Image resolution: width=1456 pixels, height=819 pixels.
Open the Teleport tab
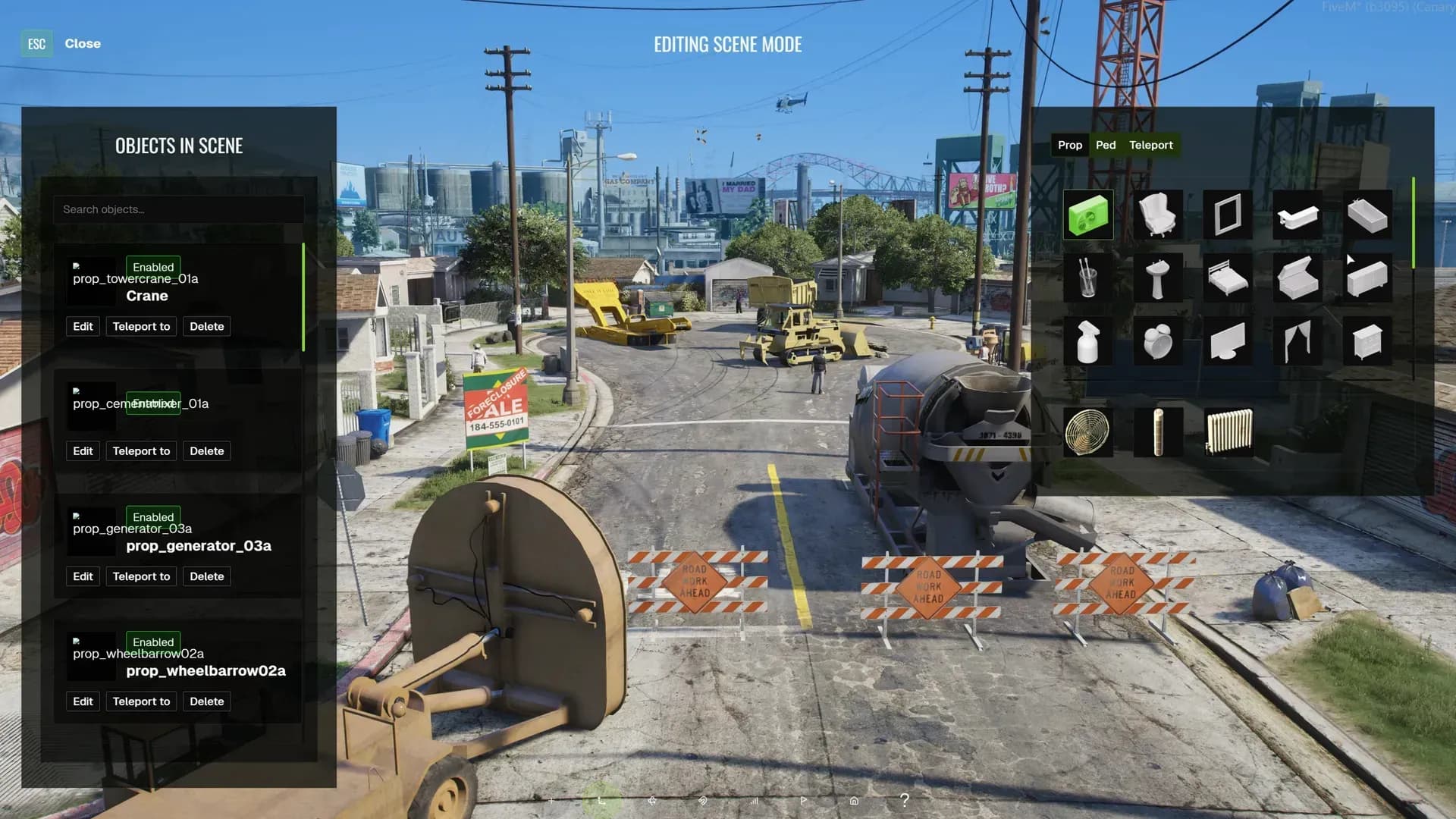click(1150, 145)
